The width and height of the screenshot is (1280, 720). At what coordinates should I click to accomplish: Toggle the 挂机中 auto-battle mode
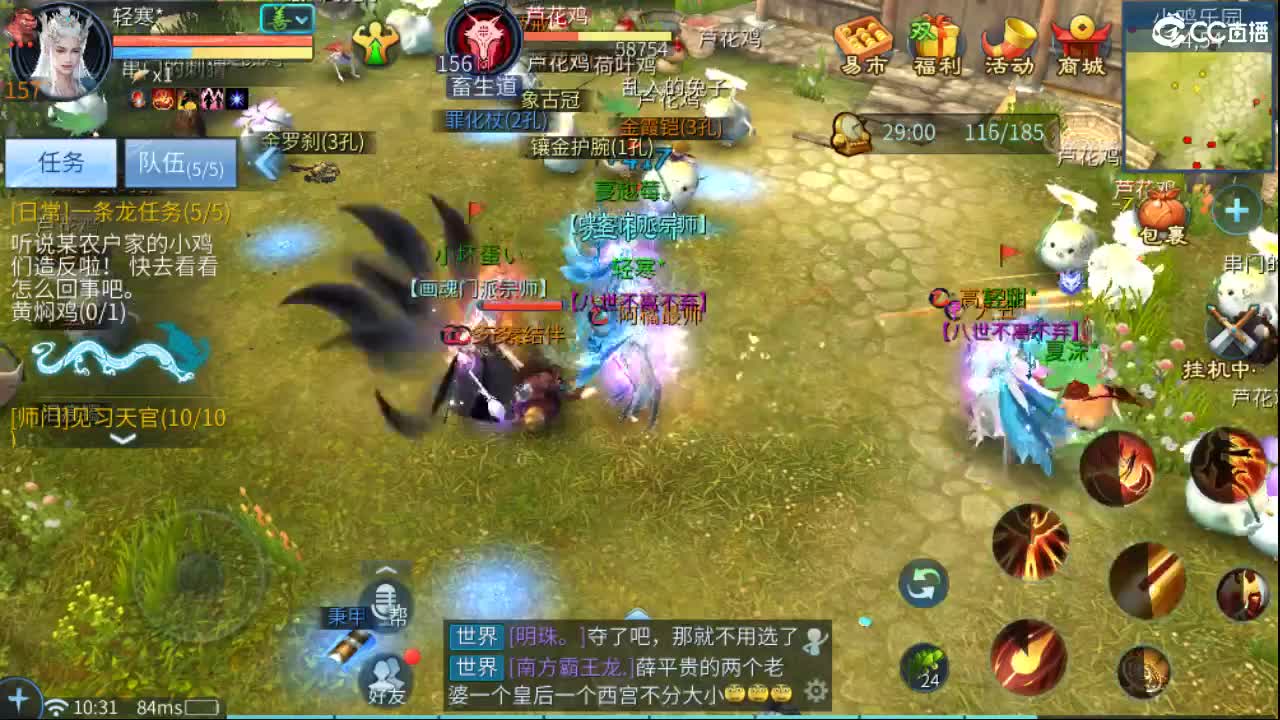tap(1232, 332)
